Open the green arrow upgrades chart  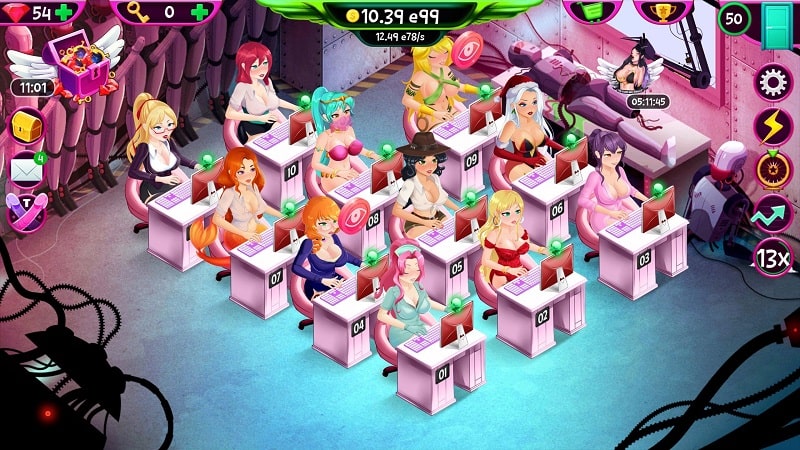pos(773,214)
